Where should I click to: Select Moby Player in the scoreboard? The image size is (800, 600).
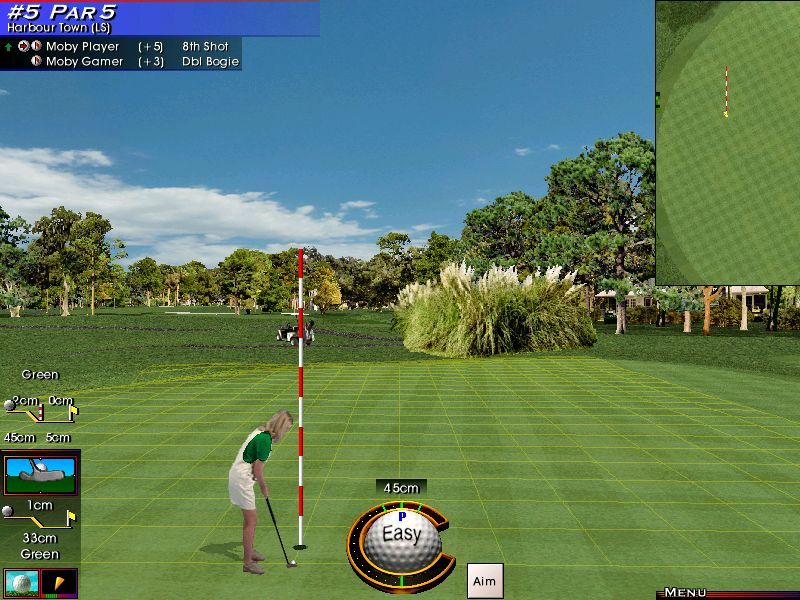tap(82, 46)
